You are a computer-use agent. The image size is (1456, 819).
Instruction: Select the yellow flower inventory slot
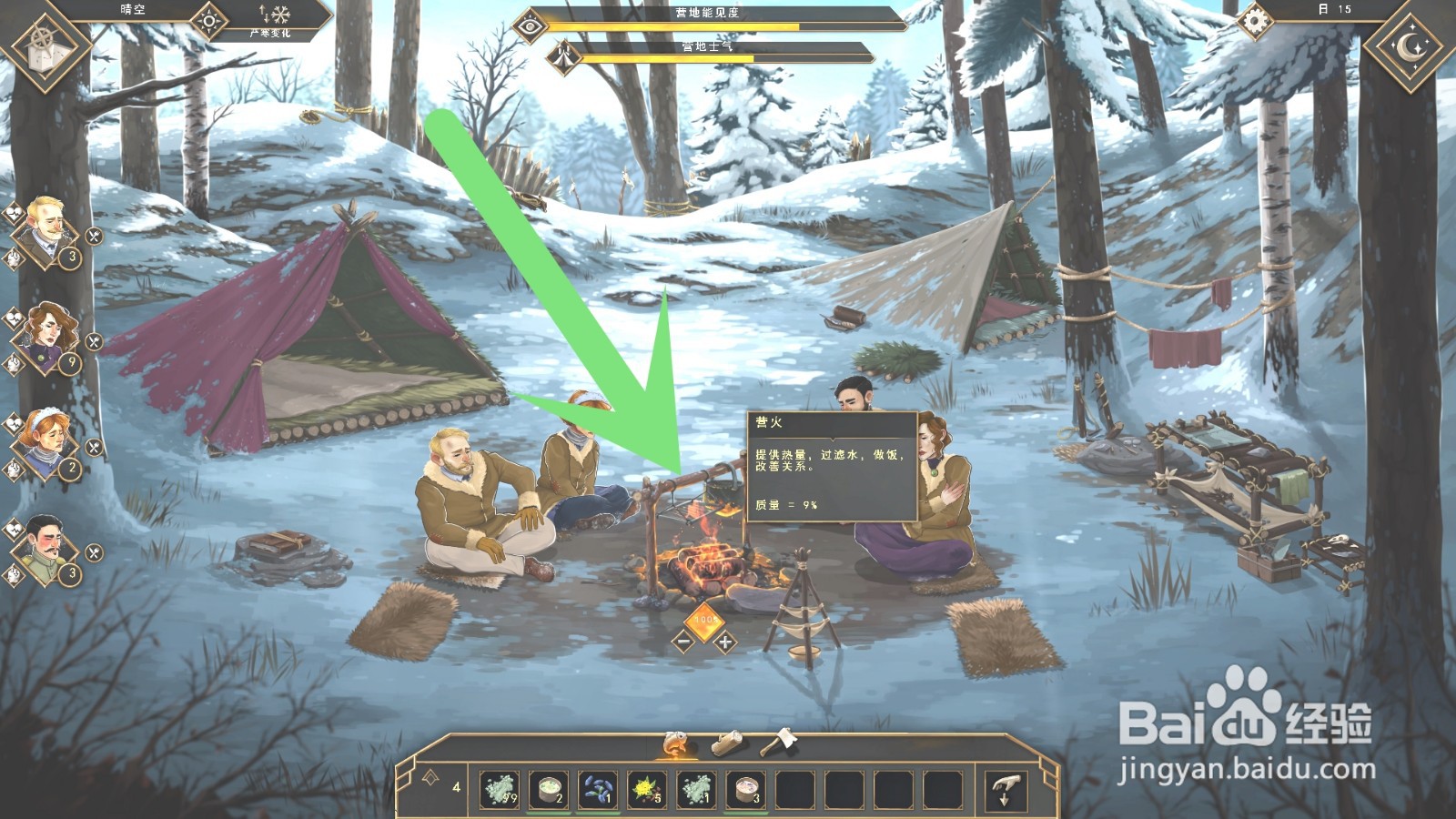[647, 789]
